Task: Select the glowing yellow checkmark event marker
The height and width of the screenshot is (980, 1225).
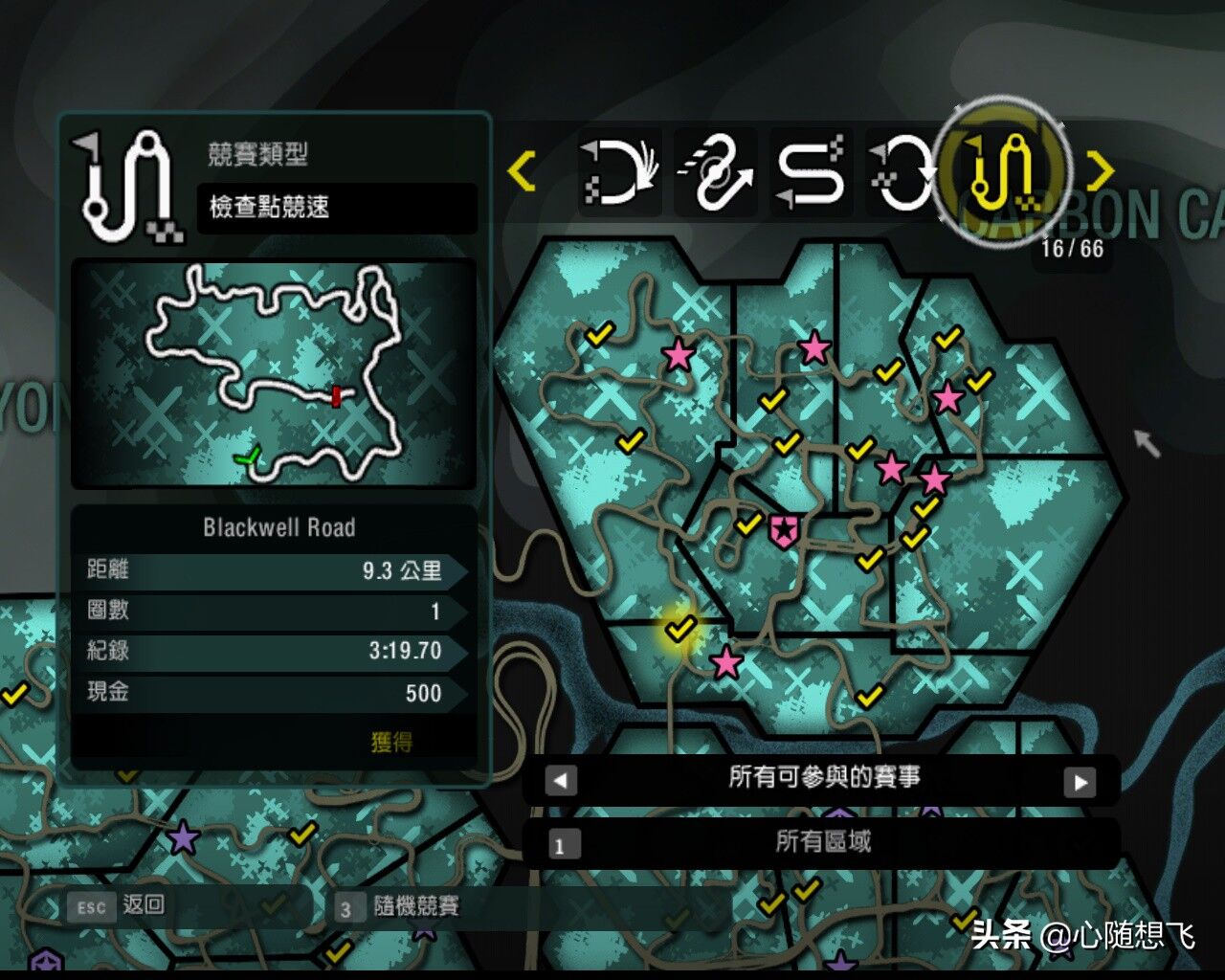Action: (680, 629)
